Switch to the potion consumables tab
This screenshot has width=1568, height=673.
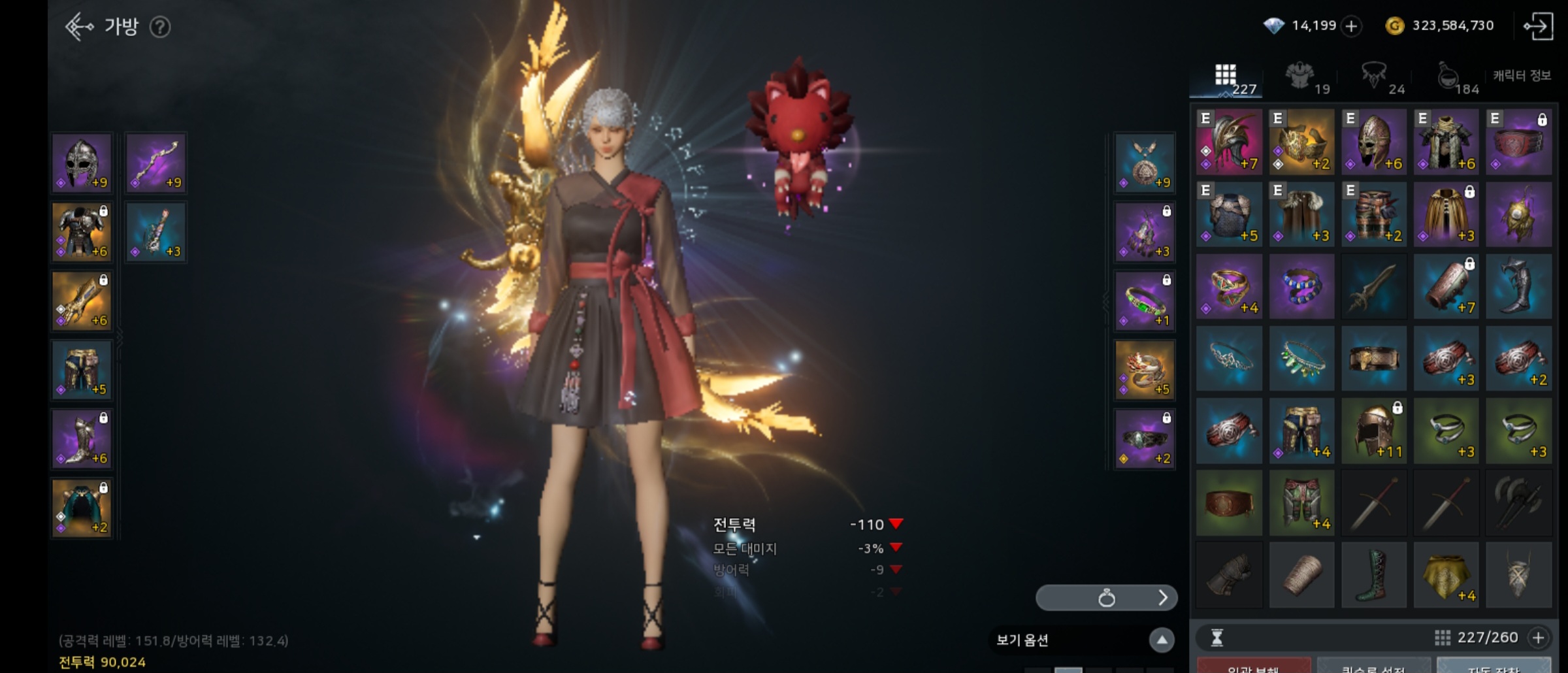[1449, 77]
